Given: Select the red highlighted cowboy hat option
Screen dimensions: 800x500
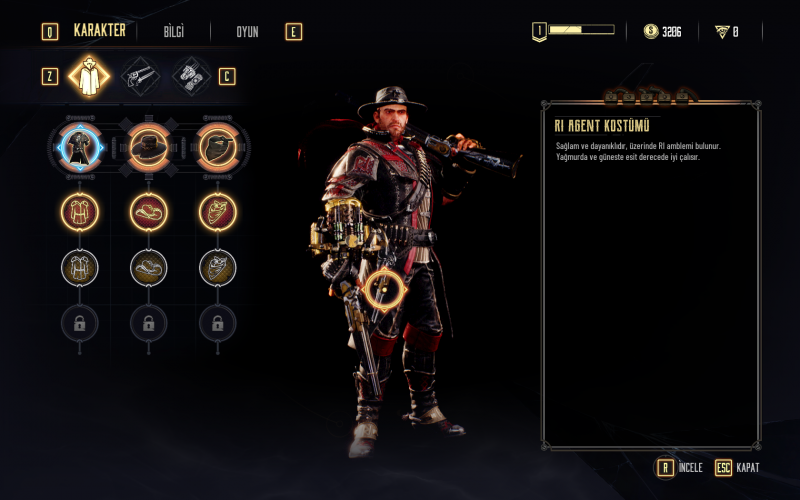Looking at the screenshot, I should [148, 211].
